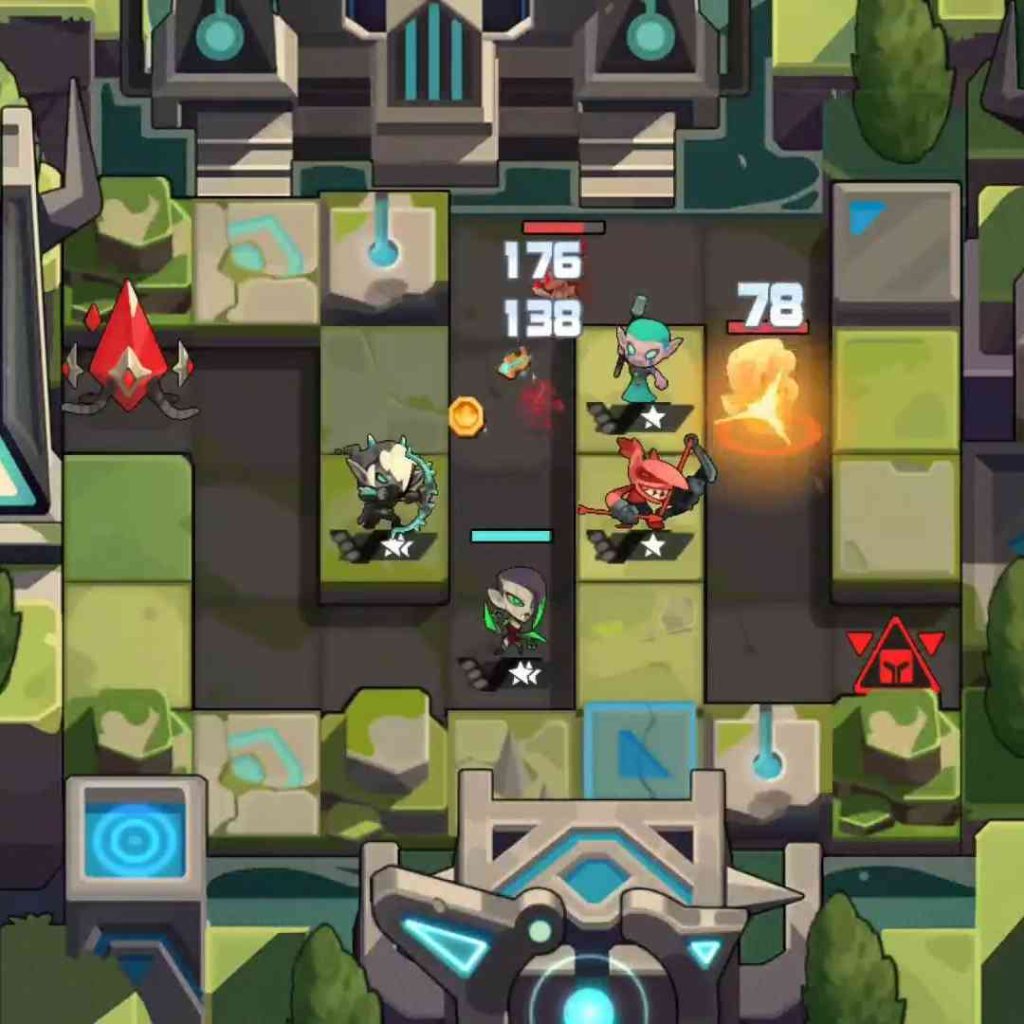Select the teal-haired goblin unit
The width and height of the screenshot is (1024, 1024).
coord(645,364)
